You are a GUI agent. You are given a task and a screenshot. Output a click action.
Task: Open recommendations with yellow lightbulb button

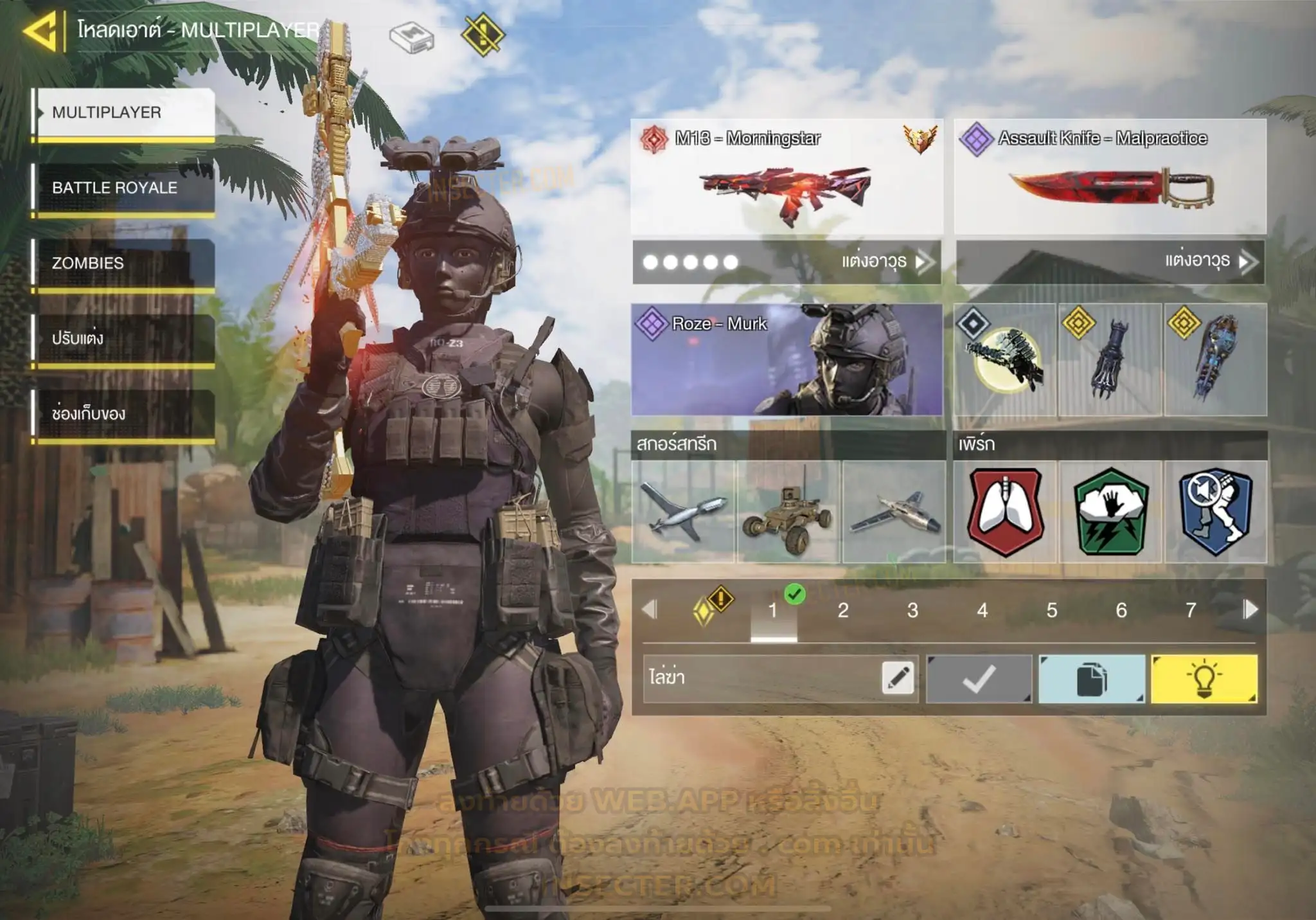(x=1204, y=678)
